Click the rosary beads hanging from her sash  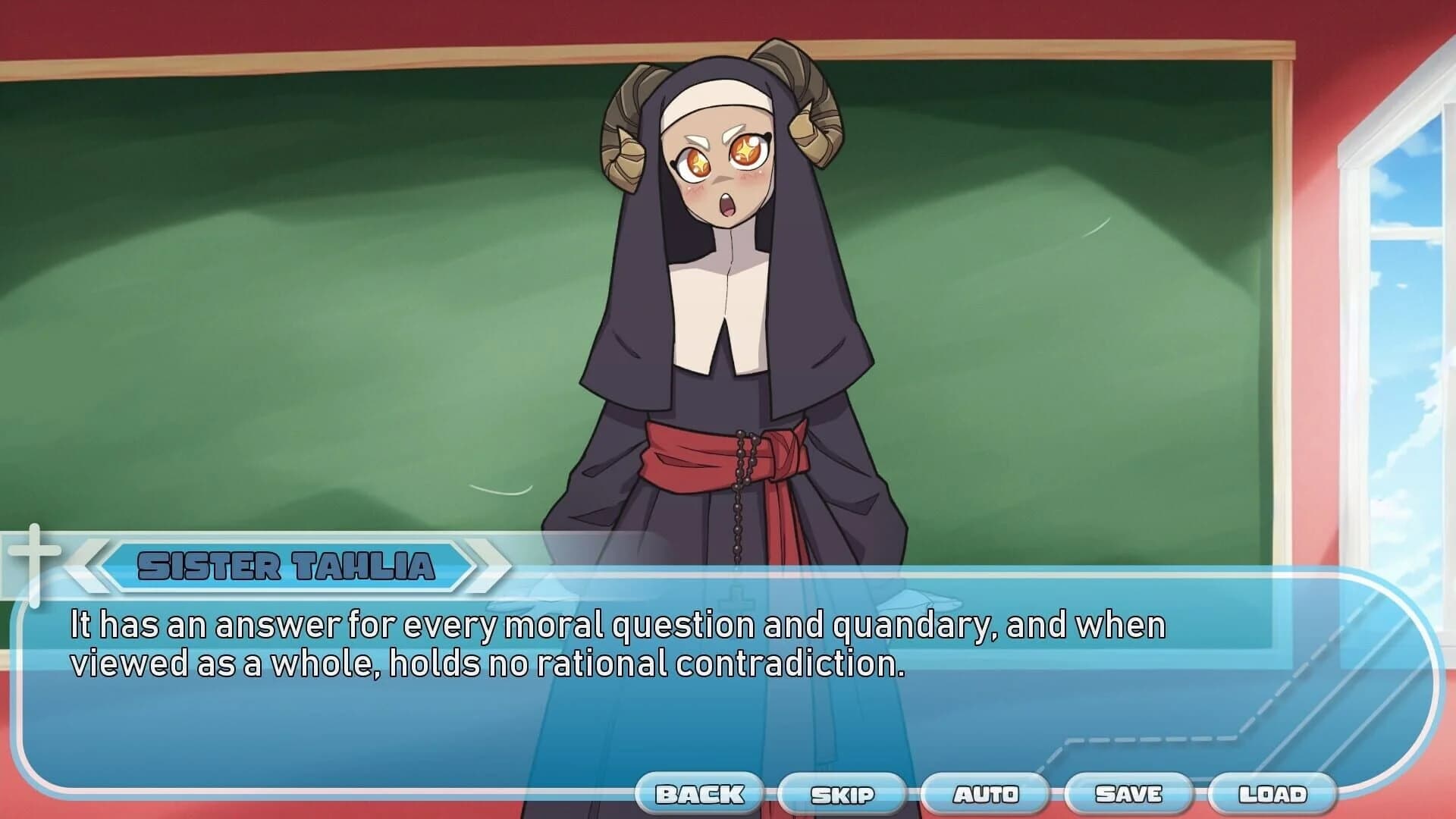(x=739, y=493)
